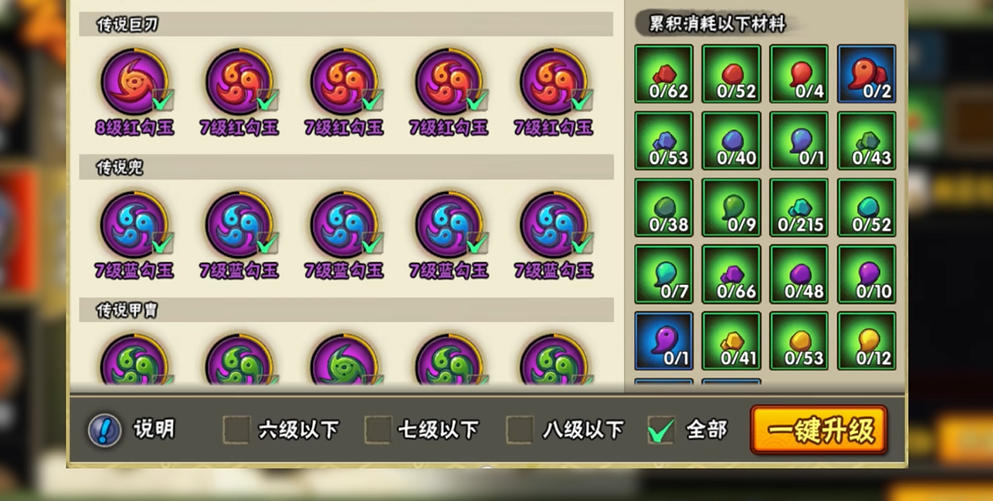Tap the 一键升级 one-key upgrade button
Screen dimensions: 993x501
[x=819, y=430]
